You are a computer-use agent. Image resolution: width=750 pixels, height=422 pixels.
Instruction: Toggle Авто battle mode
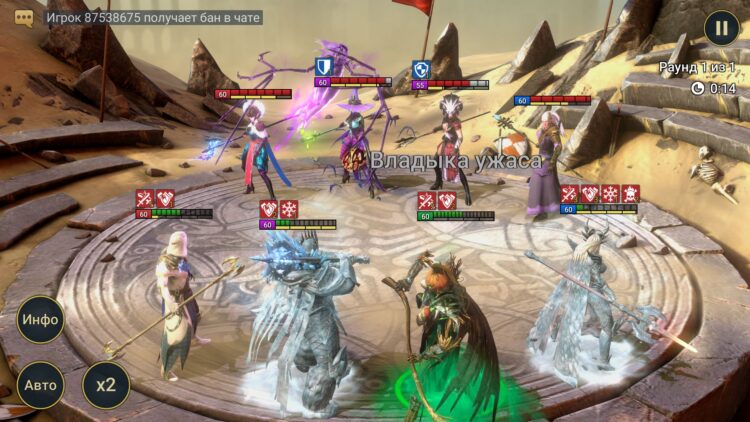[x=41, y=384]
